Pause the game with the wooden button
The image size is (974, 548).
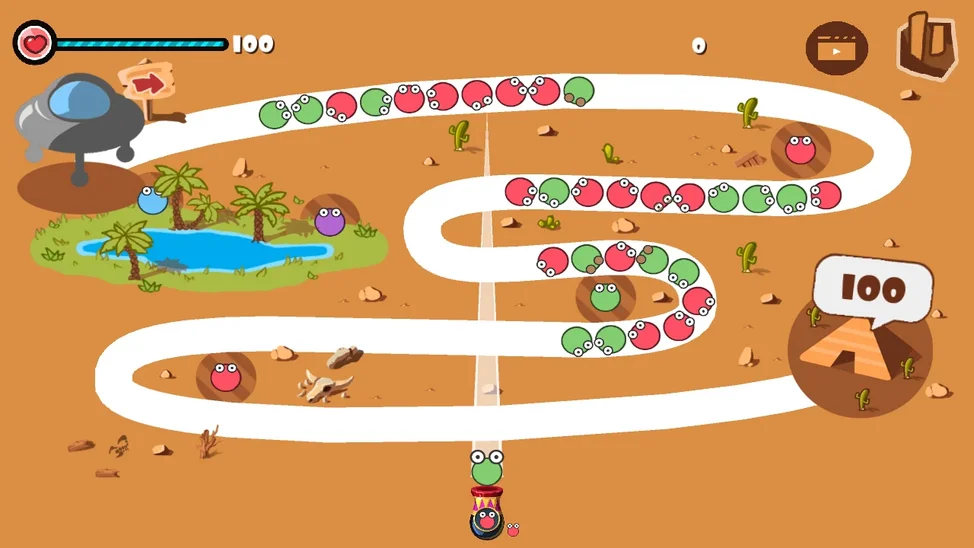(x=926, y=46)
